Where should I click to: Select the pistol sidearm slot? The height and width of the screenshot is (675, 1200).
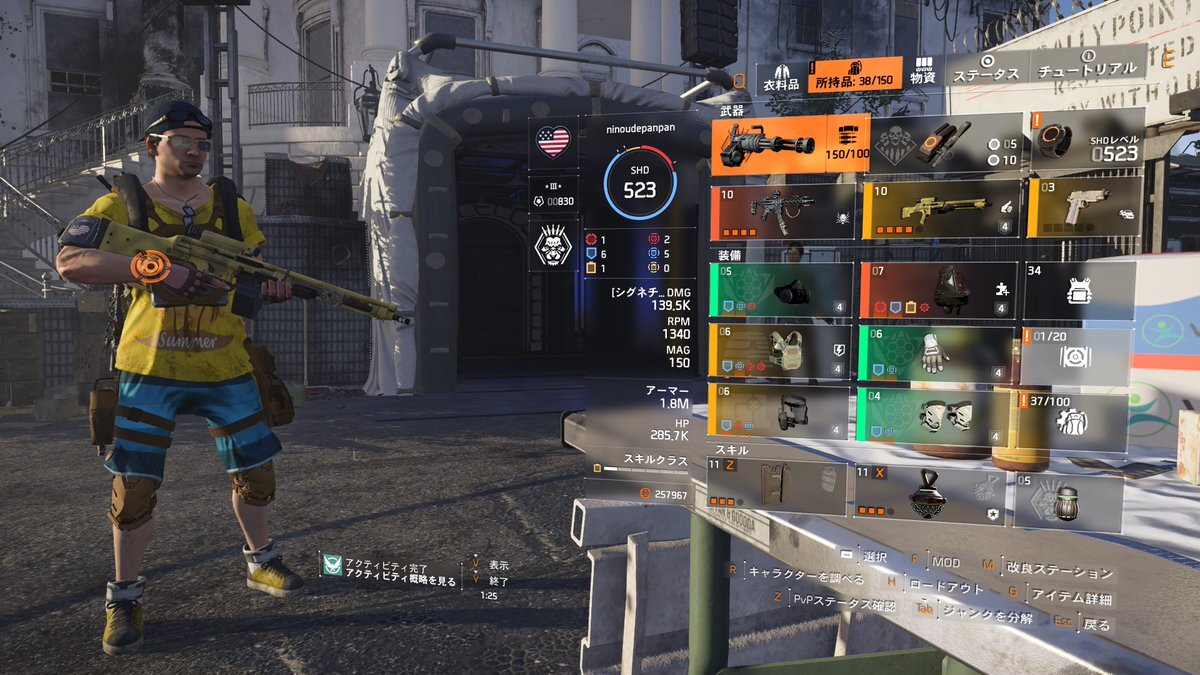point(1084,206)
